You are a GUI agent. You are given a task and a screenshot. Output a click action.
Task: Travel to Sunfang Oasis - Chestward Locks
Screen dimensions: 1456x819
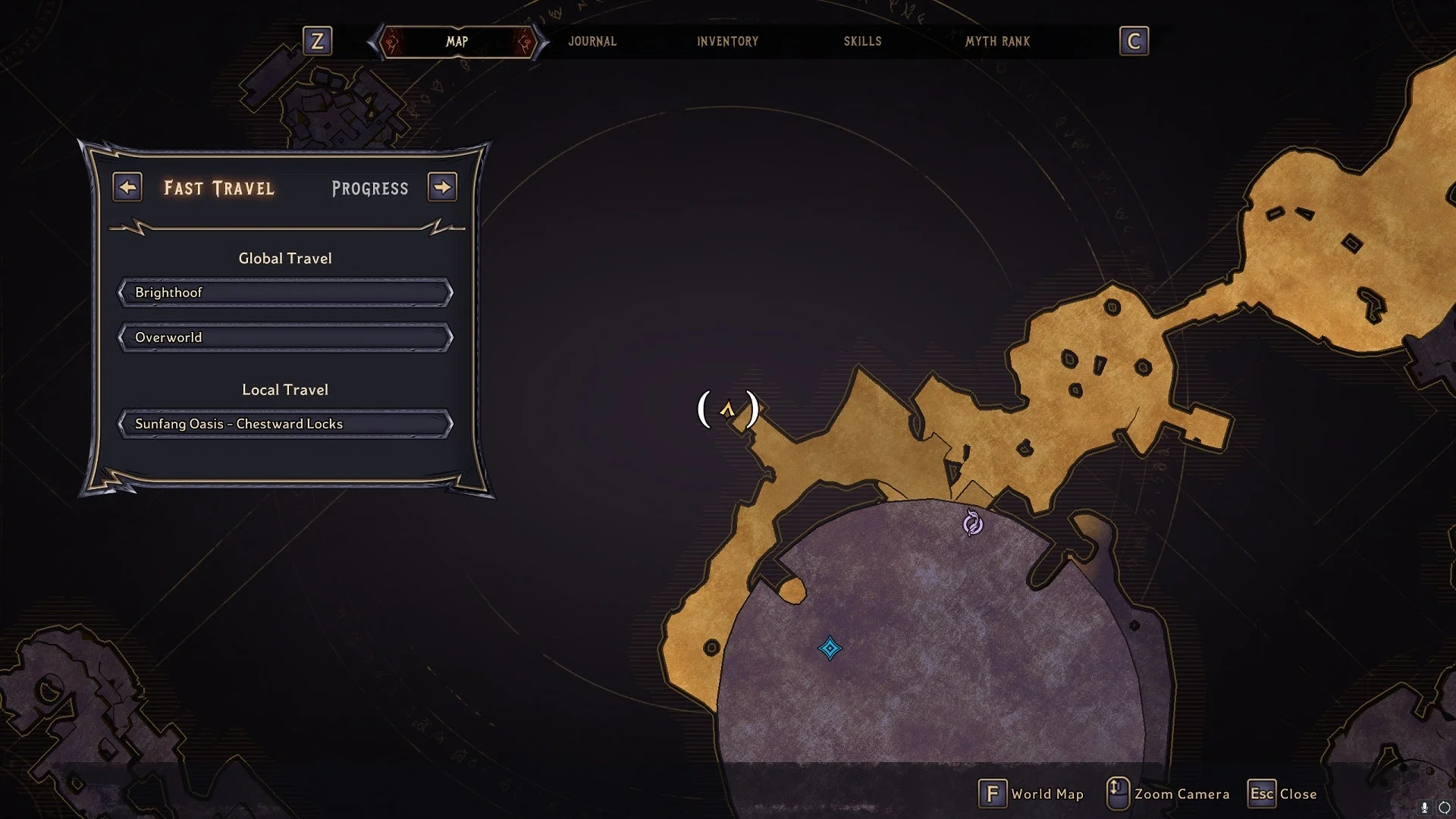click(285, 424)
